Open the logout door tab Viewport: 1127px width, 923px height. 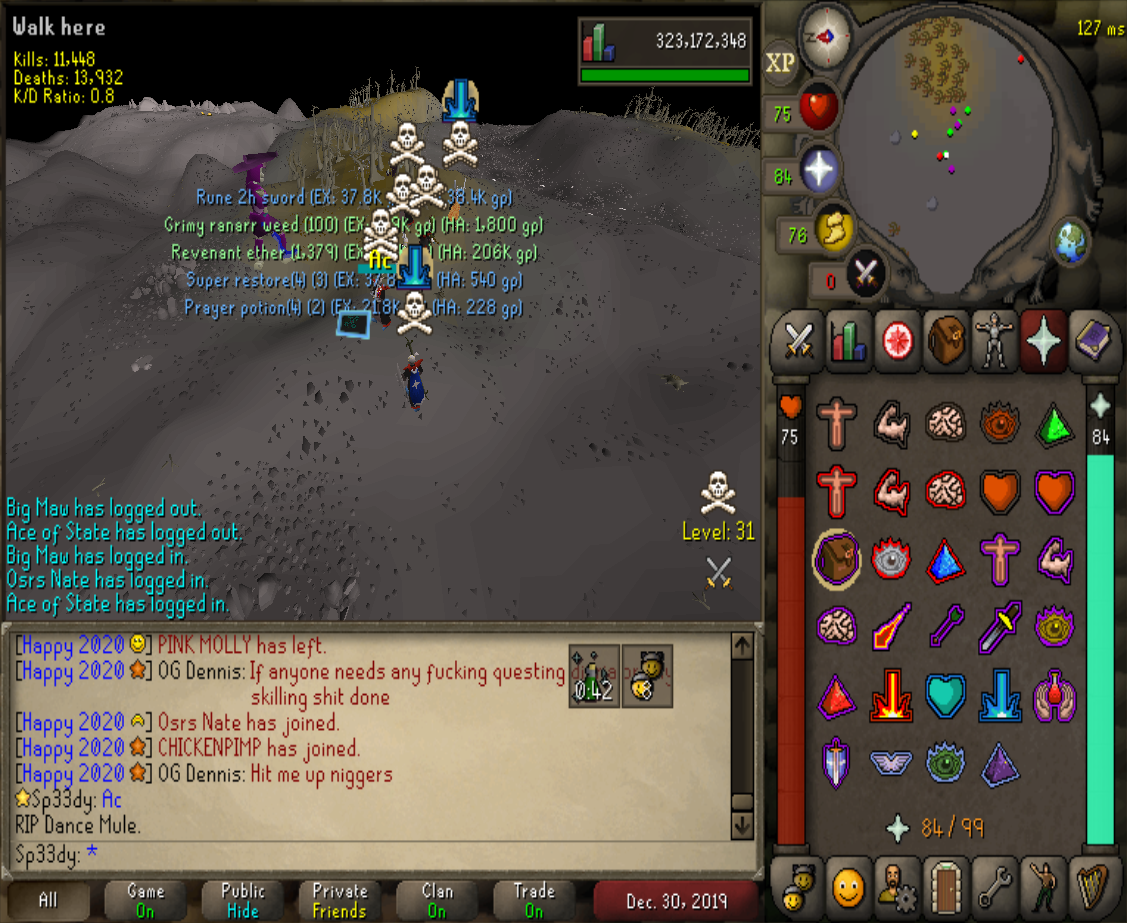pyautogui.click(x=944, y=885)
